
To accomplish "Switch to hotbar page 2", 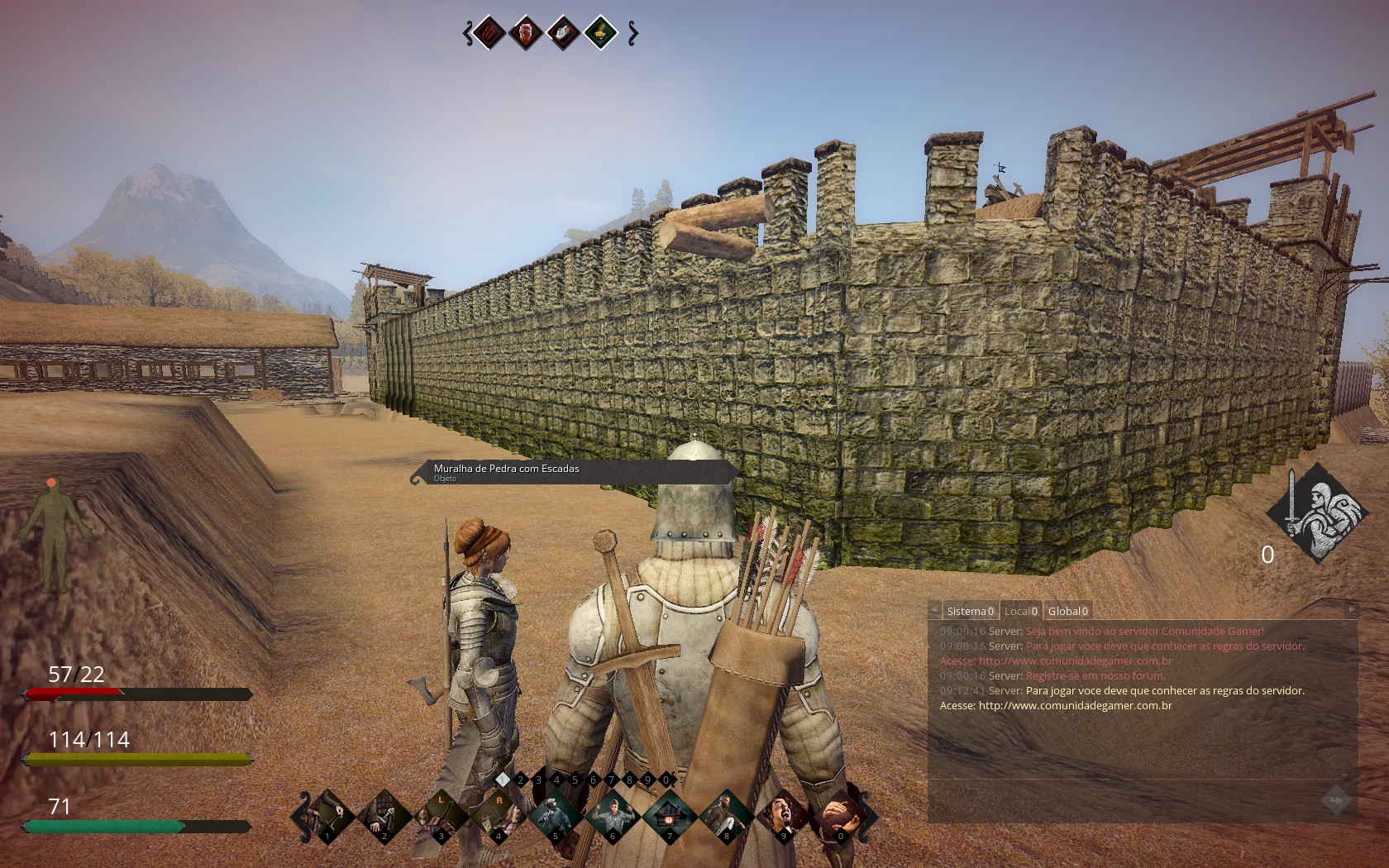I will [x=520, y=780].
